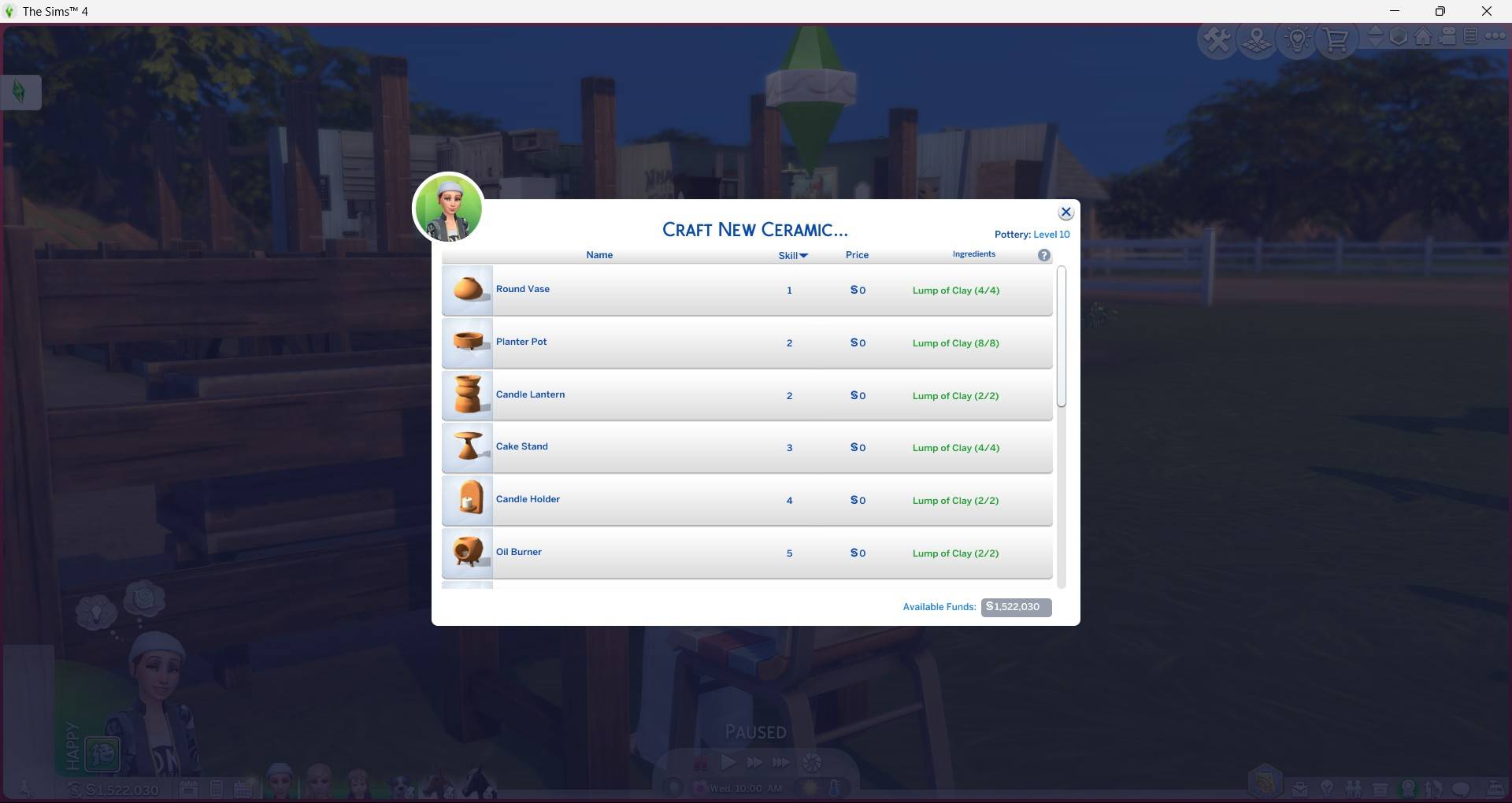This screenshot has width=1512, height=803.
Task: Open Manage Worlds via the map icon
Action: pyautogui.click(x=1256, y=39)
